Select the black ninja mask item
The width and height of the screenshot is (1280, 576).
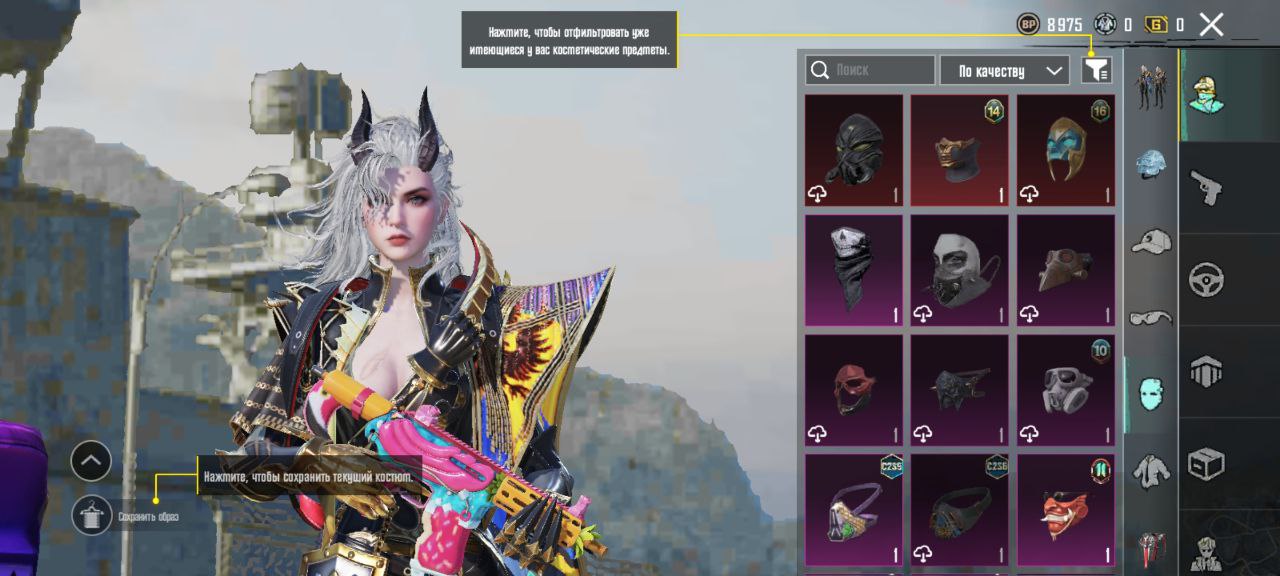[854, 150]
